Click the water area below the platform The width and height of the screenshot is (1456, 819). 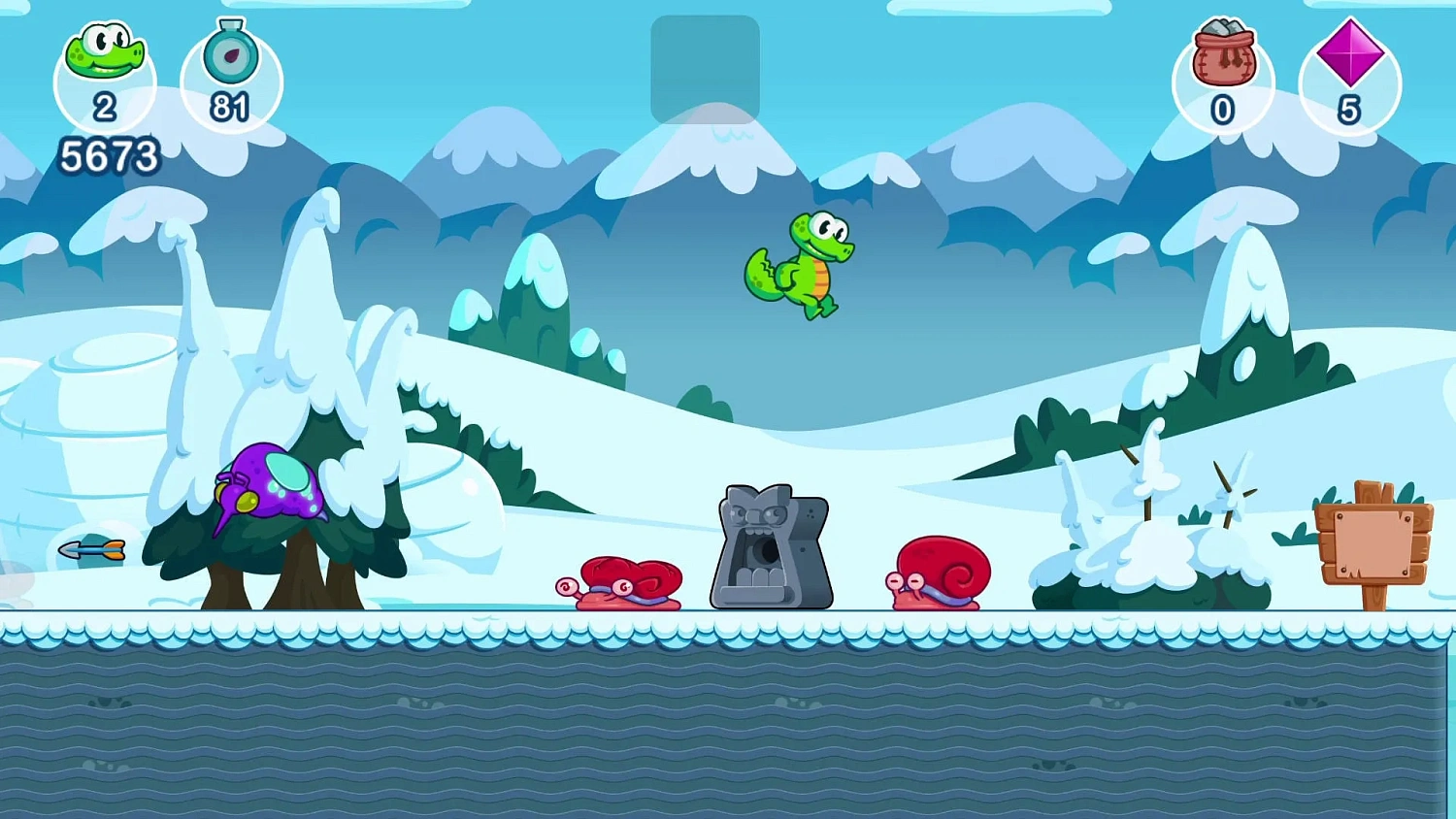728,728
